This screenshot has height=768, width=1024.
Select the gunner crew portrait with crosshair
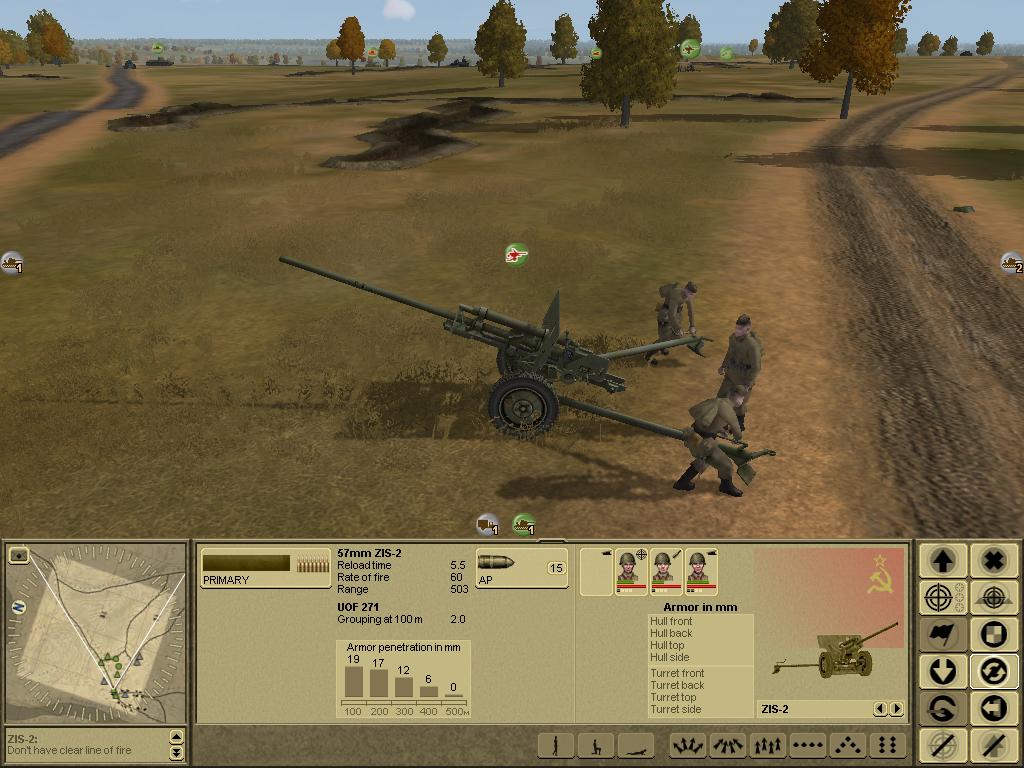631,571
